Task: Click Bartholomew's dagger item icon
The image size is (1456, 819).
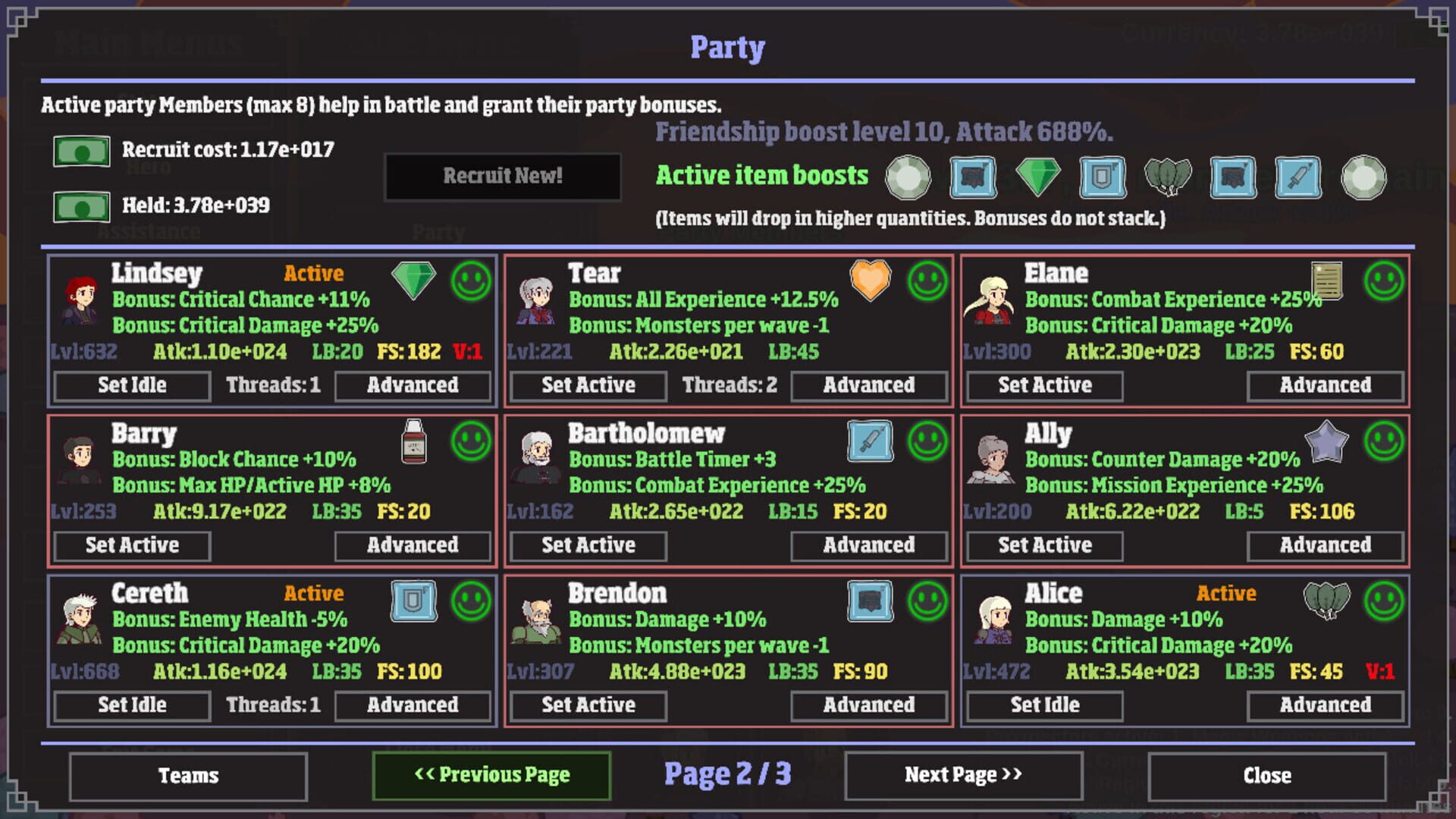Action: 869,441
